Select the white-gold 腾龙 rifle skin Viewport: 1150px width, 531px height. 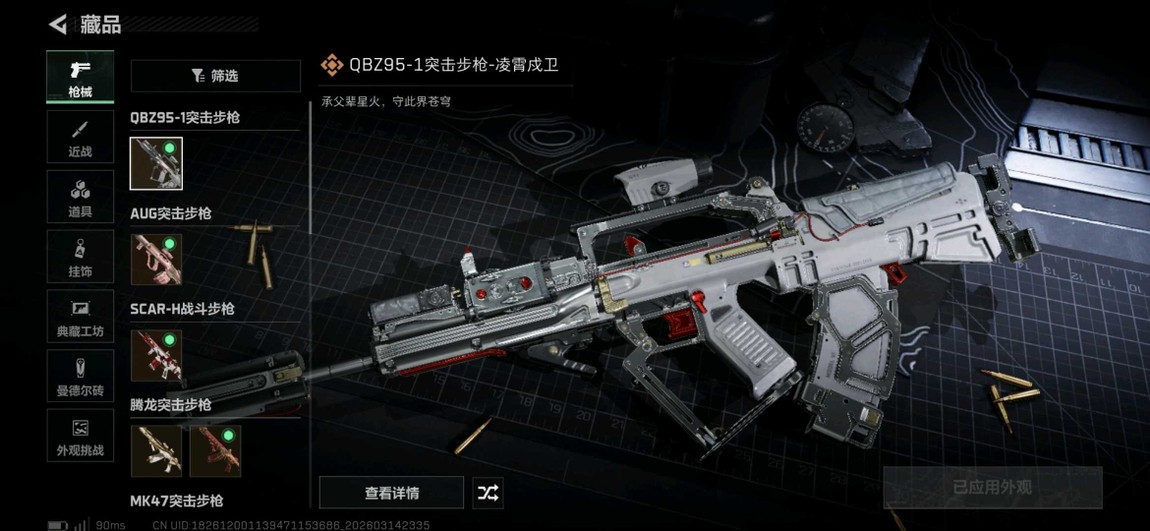tap(156, 451)
